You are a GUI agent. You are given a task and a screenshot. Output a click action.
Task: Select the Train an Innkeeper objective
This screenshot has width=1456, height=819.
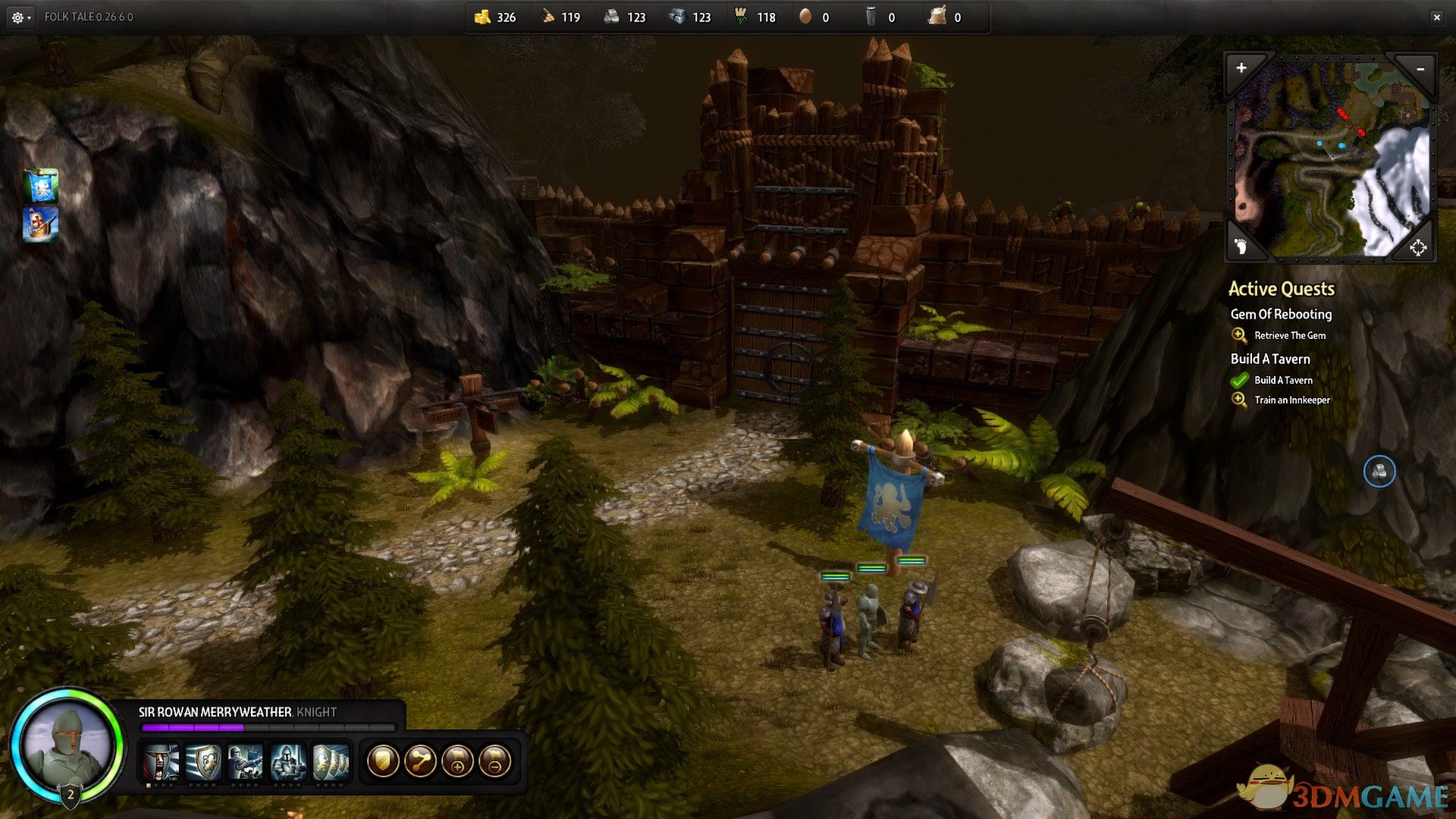point(1291,400)
